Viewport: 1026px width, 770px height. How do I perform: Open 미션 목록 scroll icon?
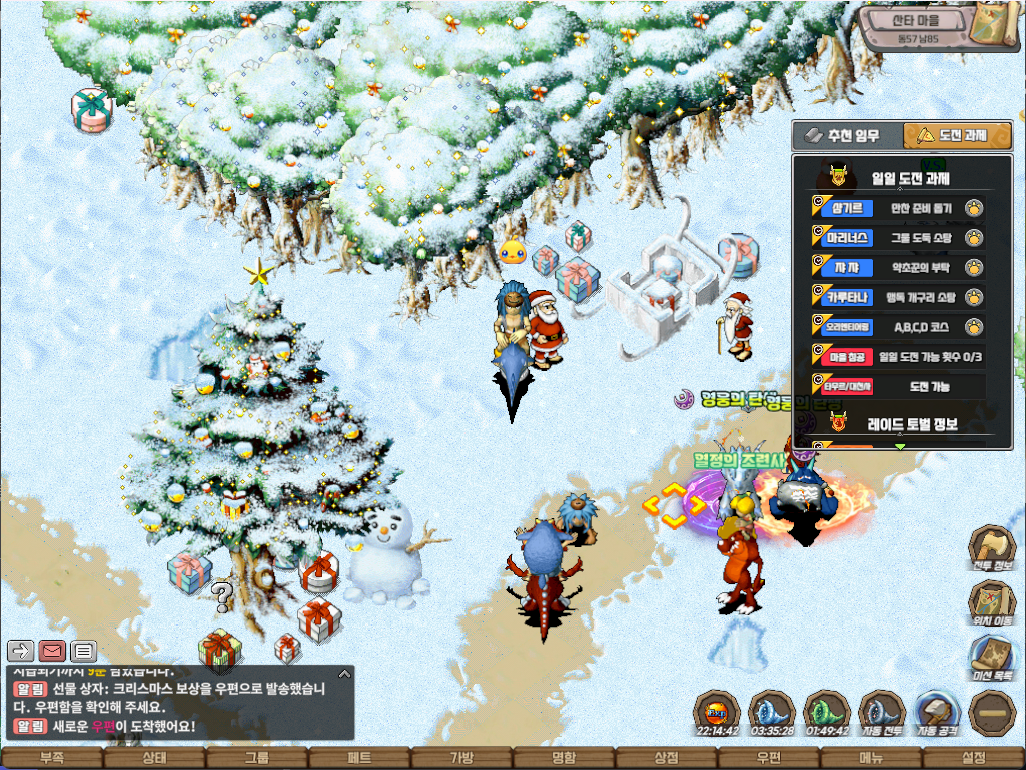click(x=993, y=661)
